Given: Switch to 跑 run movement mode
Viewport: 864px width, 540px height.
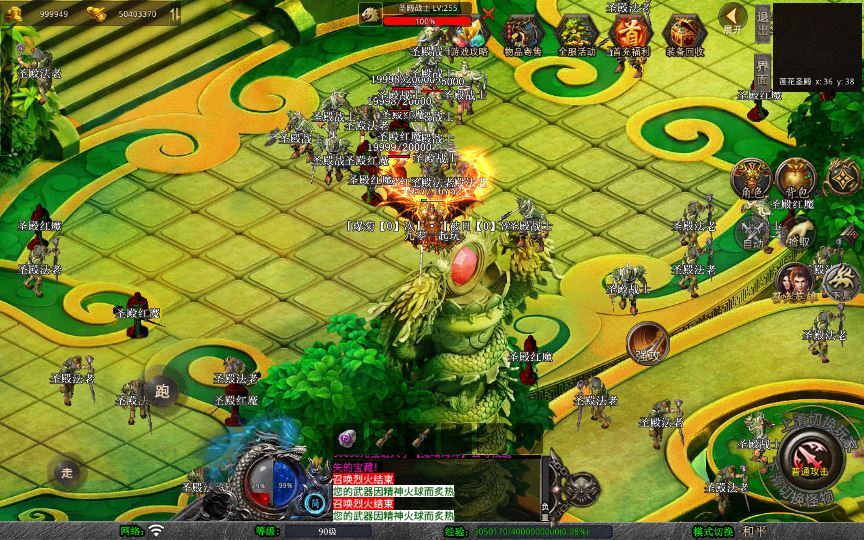Looking at the screenshot, I should pyautogui.click(x=162, y=391).
